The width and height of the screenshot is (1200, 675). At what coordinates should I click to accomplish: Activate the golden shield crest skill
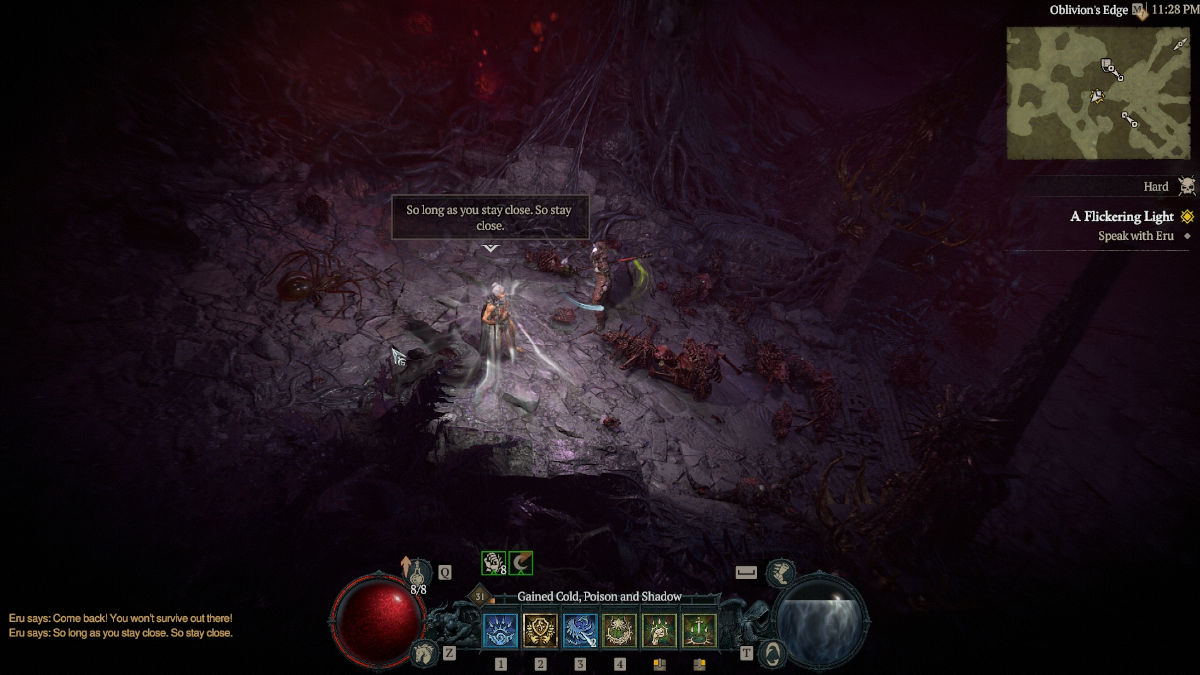540,631
